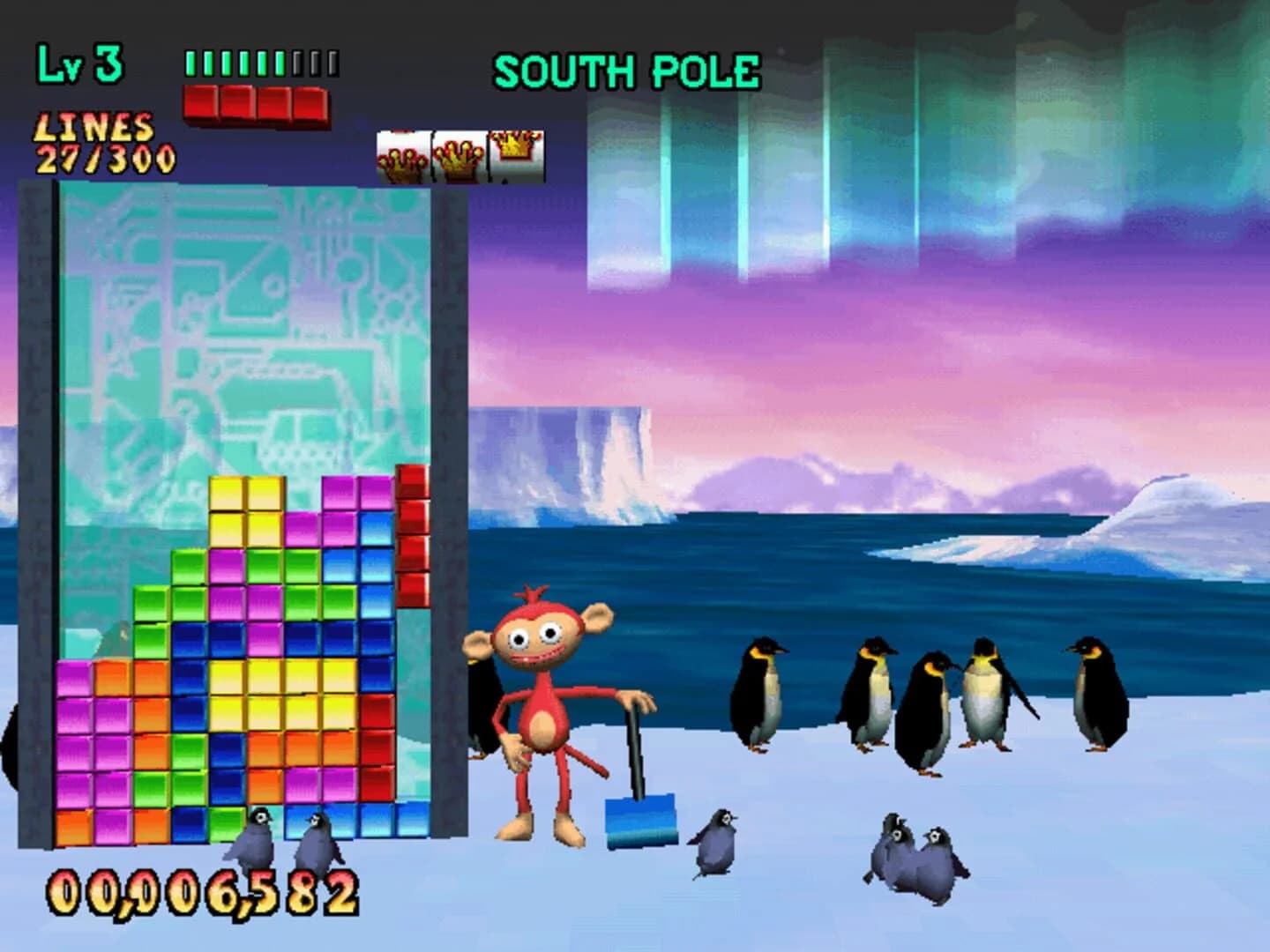Click the monkey character holding the shovel

(542, 705)
